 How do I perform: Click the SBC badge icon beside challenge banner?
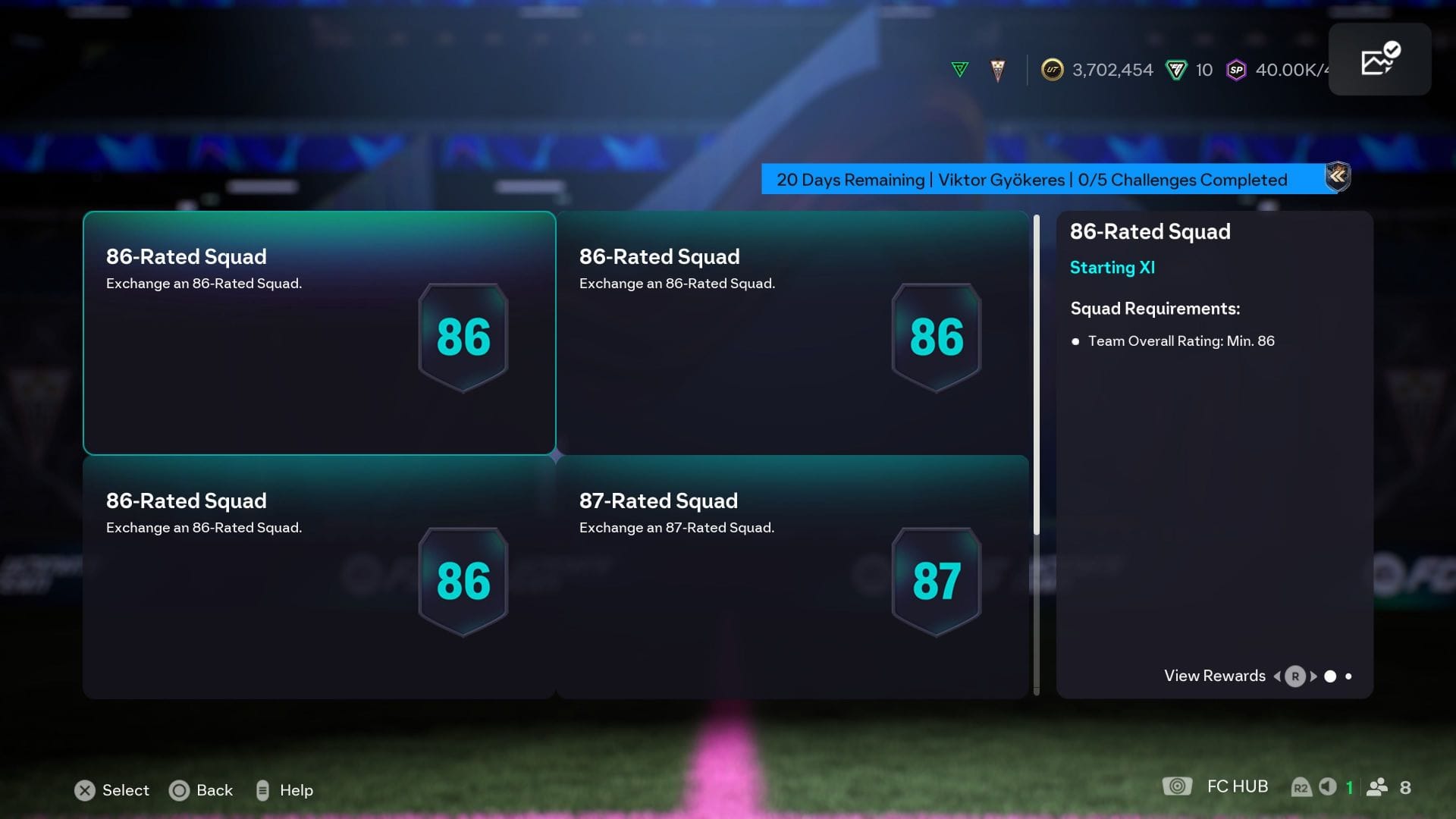pyautogui.click(x=1338, y=177)
